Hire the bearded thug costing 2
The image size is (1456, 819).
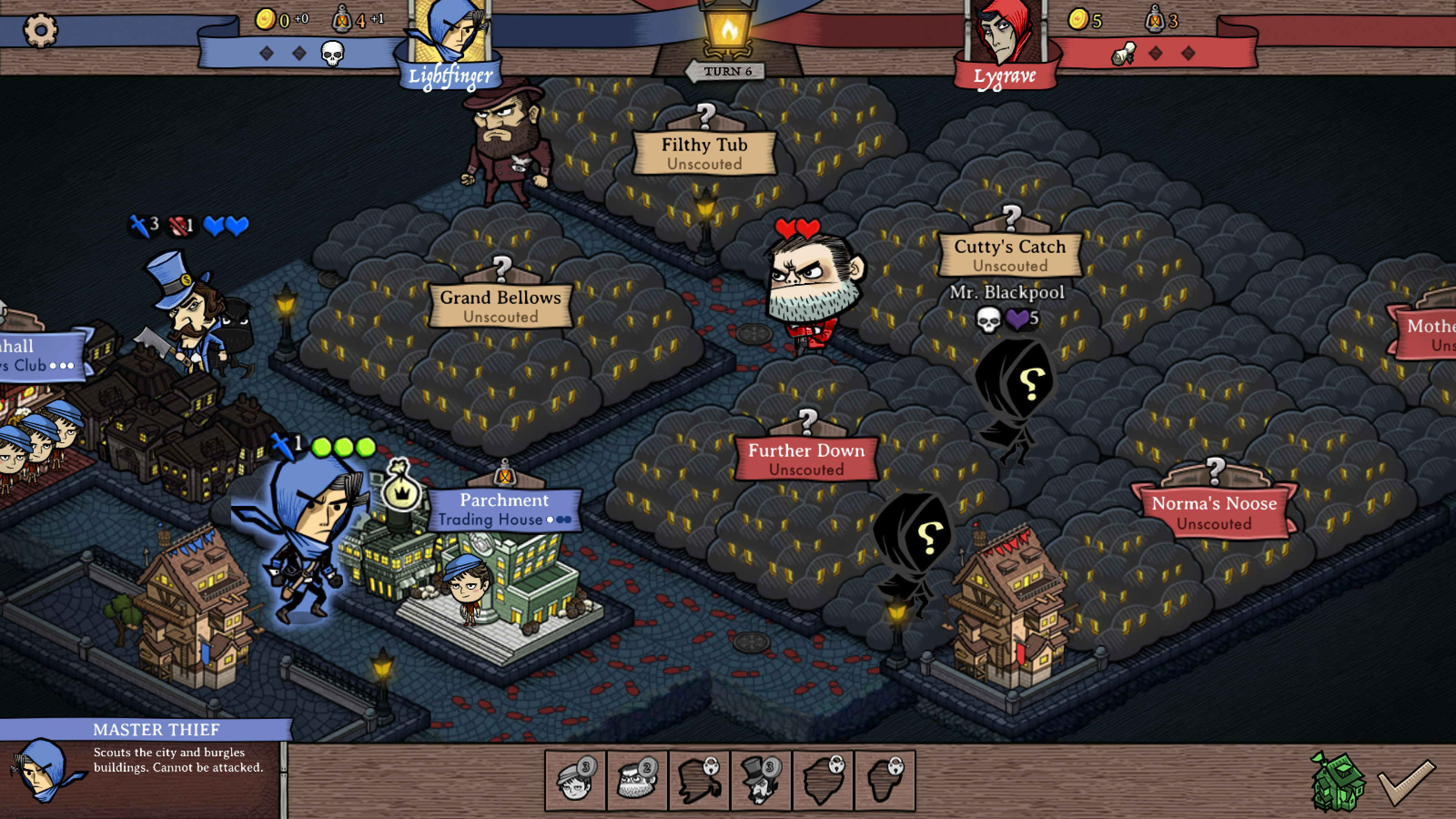[x=637, y=781]
